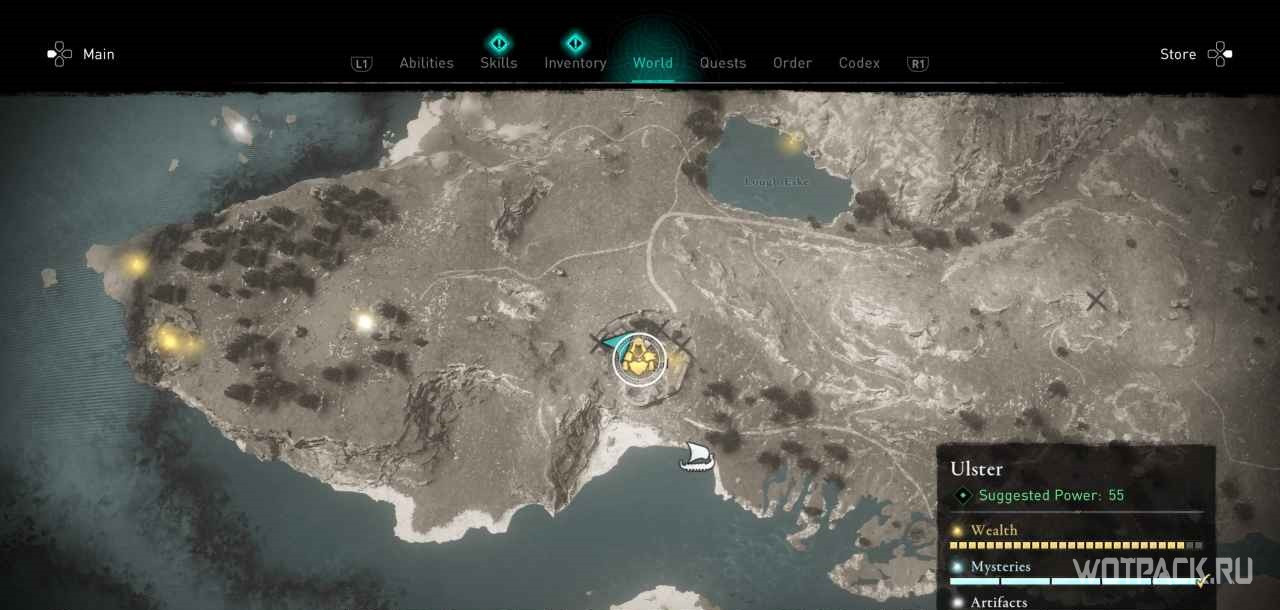
Task: Select the X marker in eastern Ulster
Action: pyautogui.click(x=1096, y=299)
